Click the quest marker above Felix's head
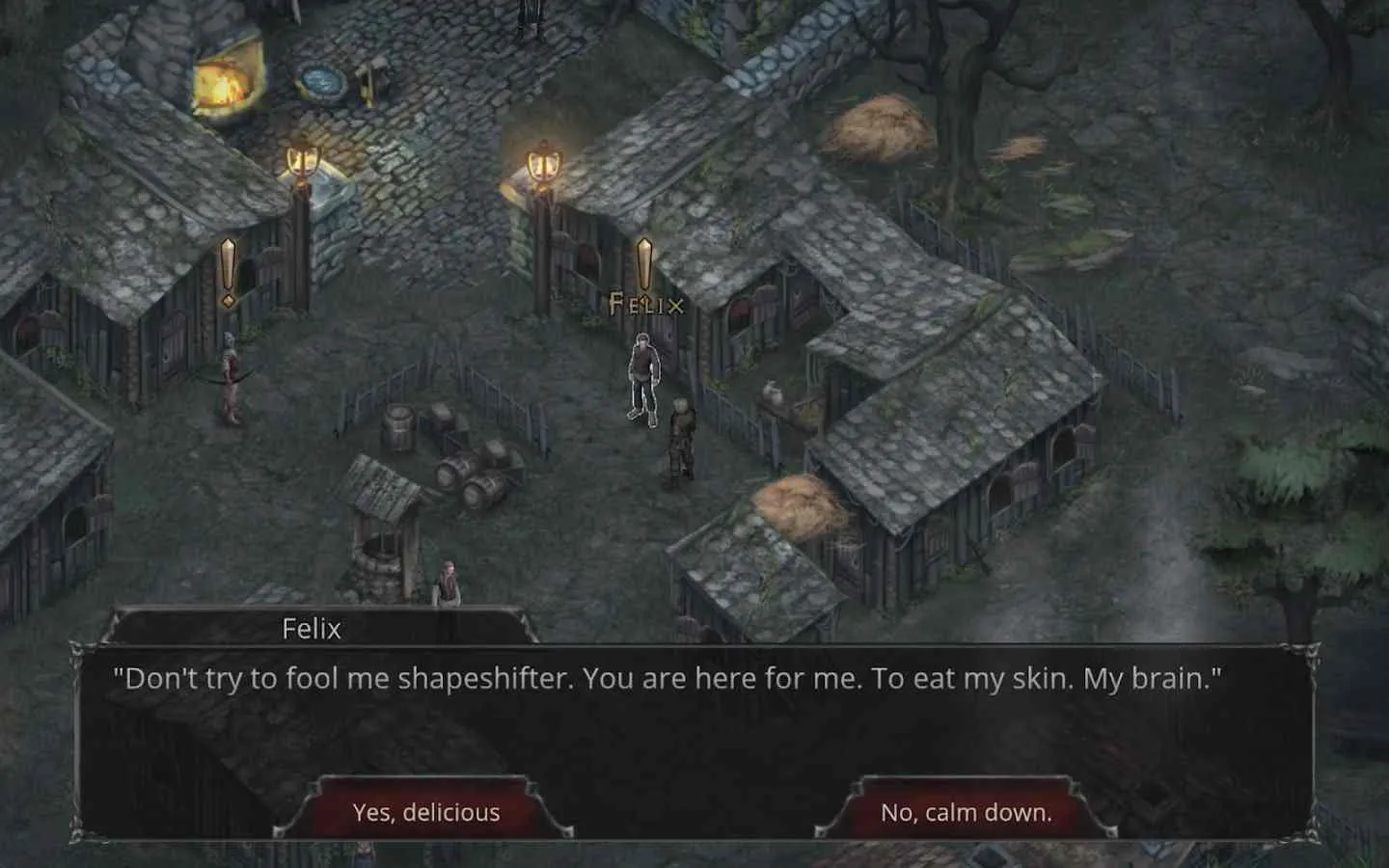Screen dimensions: 1389x868 [646, 260]
